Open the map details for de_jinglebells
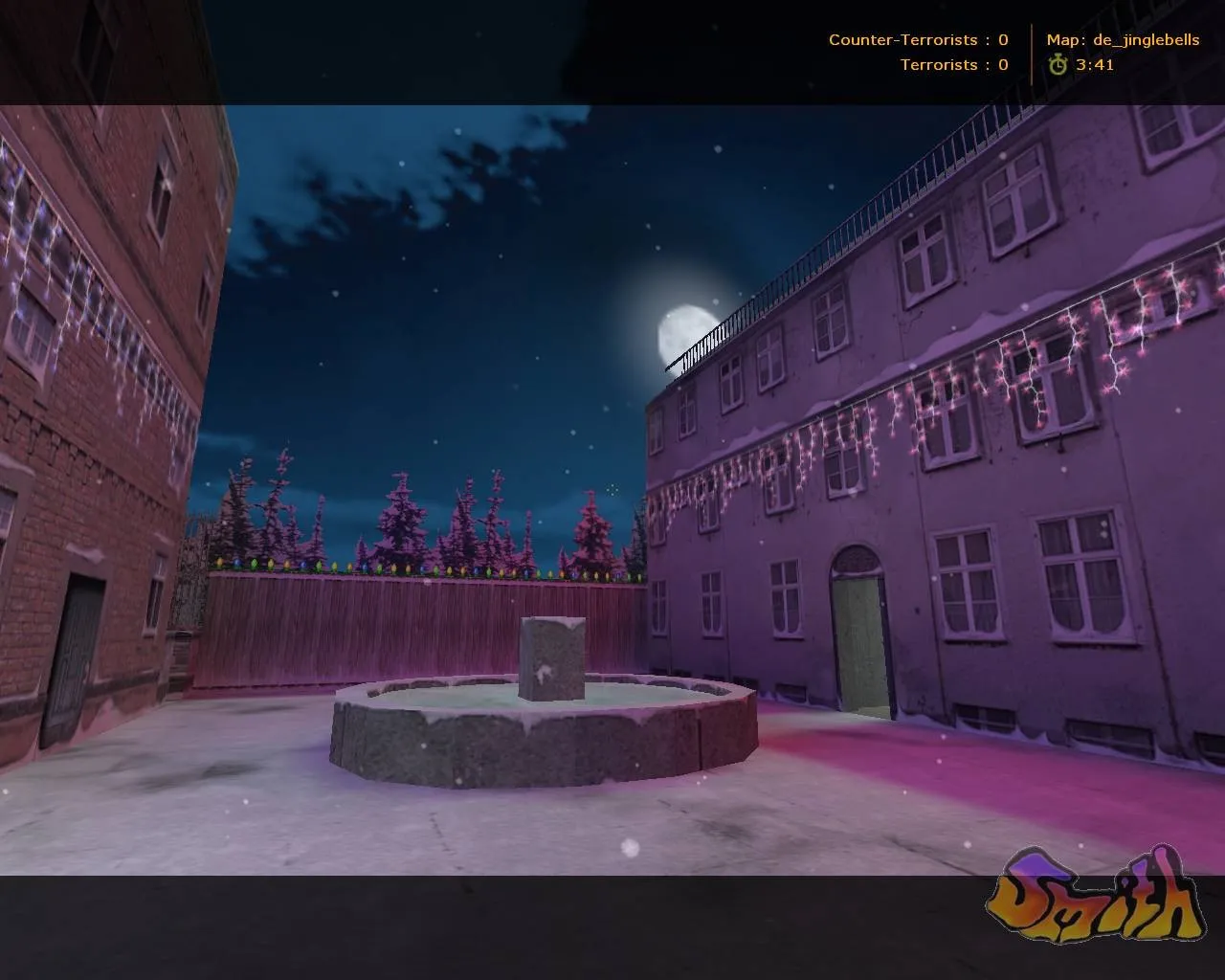Image resolution: width=1225 pixels, height=980 pixels. 1125,40
